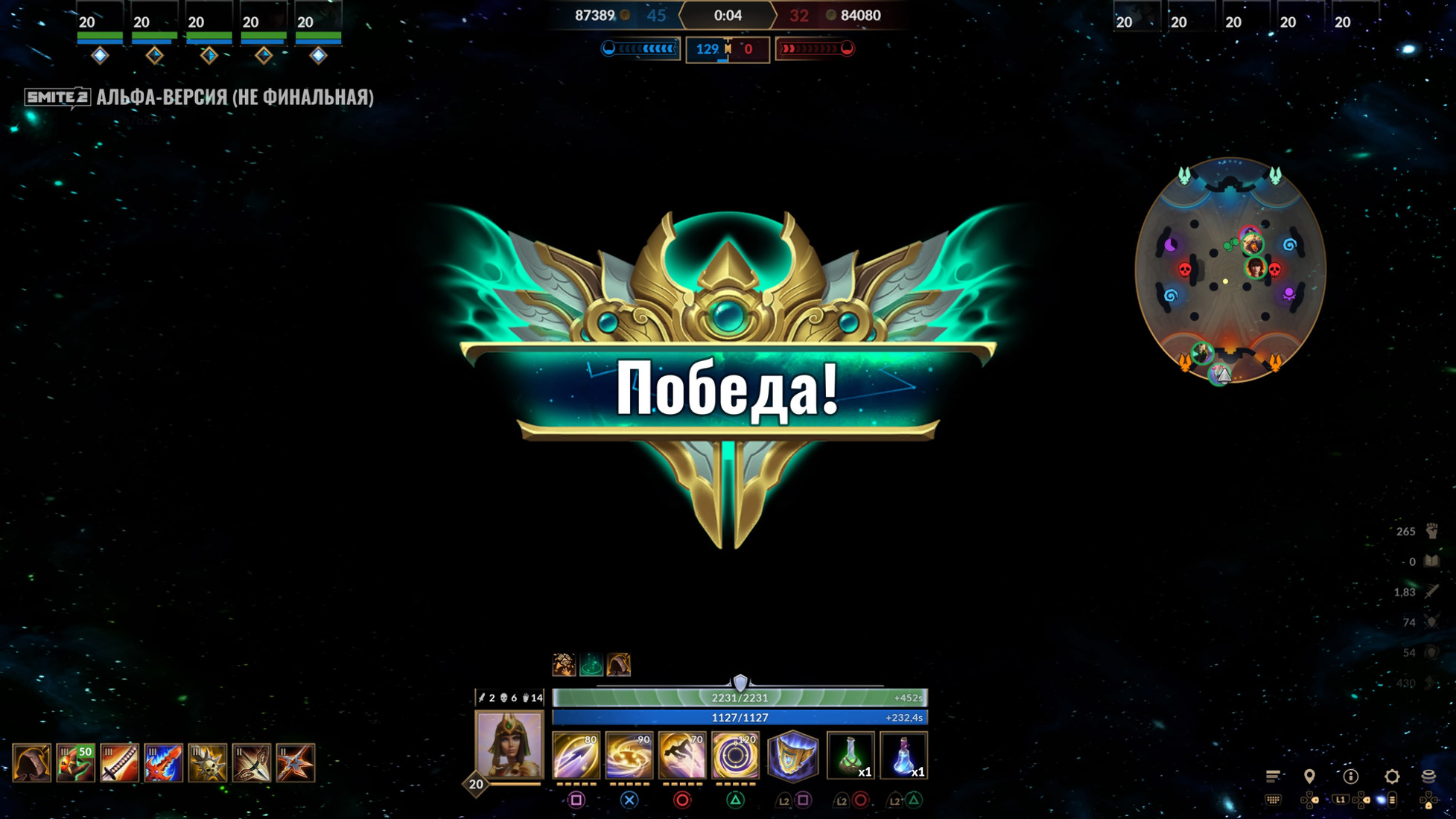Click the katana item in the inventory
The height and width of the screenshot is (819, 1456).
click(119, 762)
